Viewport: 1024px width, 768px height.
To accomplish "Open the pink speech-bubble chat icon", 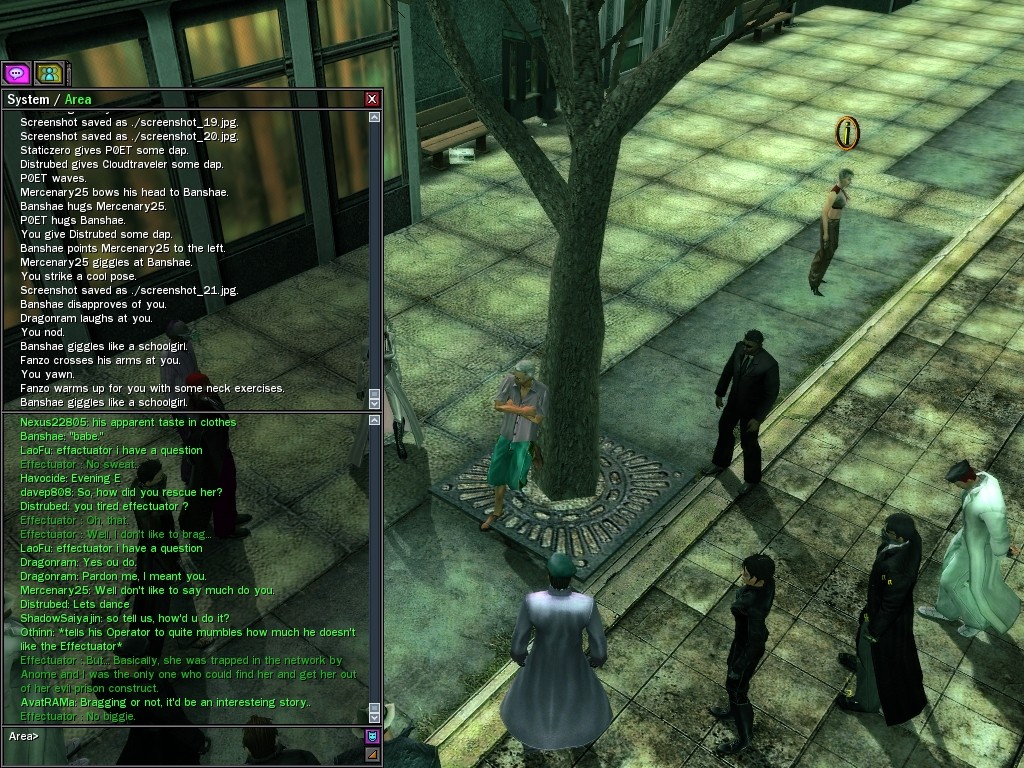I will click(x=16, y=73).
